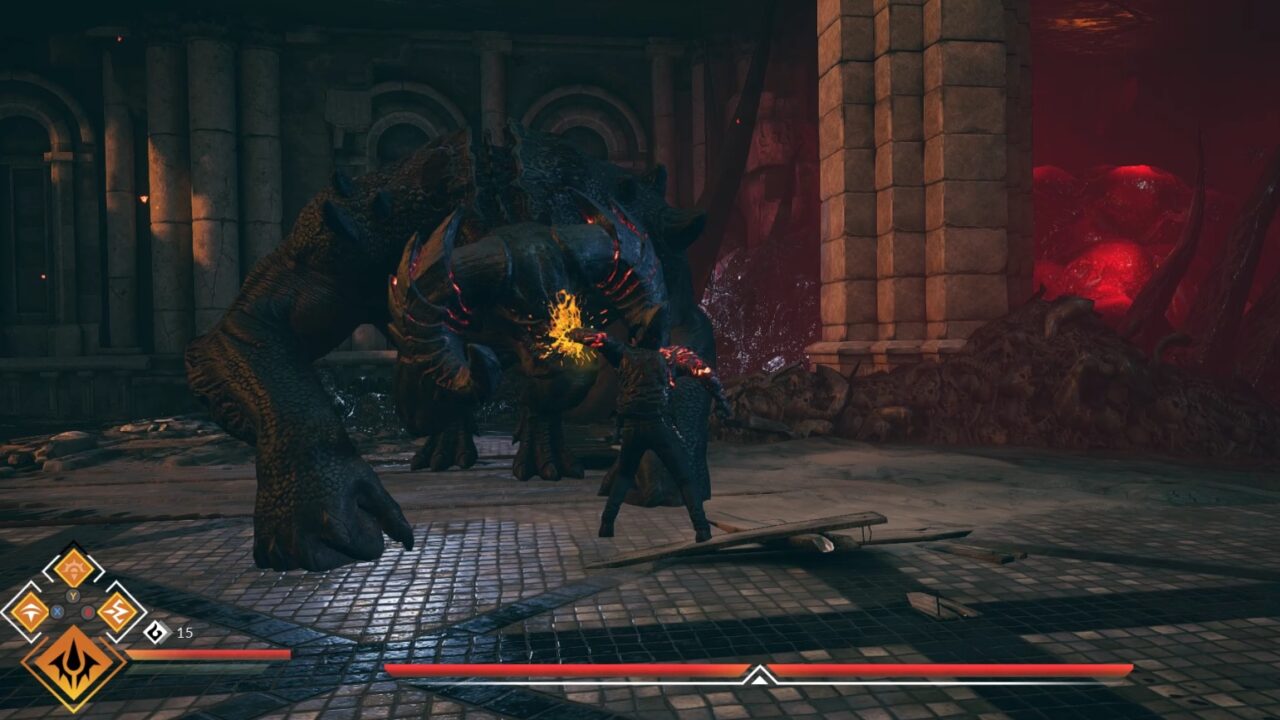Click the center of the ability wheel
Image resolution: width=1280 pixels, height=720 pixels.
click(x=72, y=605)
